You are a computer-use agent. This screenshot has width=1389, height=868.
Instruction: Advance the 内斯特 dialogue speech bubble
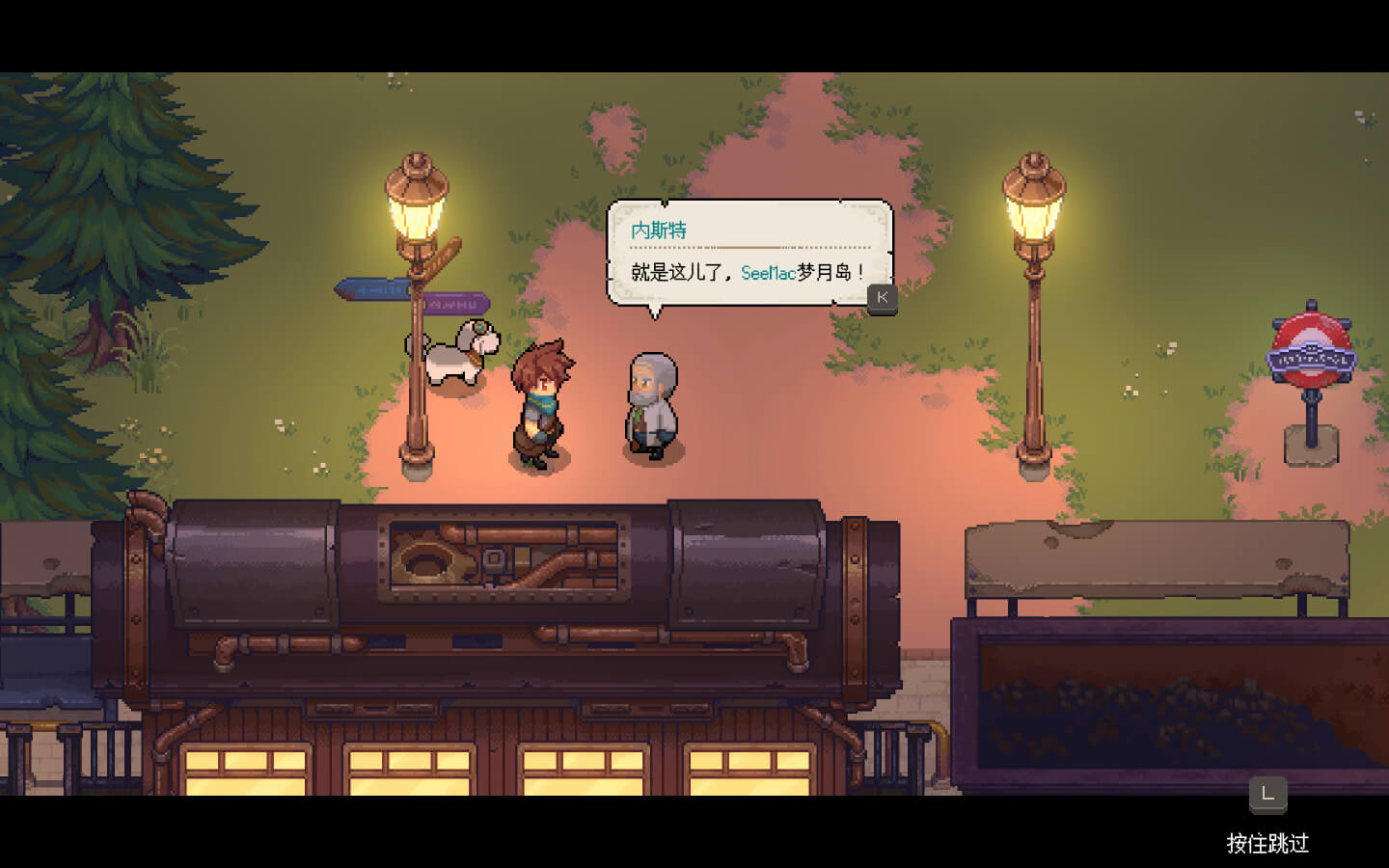[x=882, y=298]
